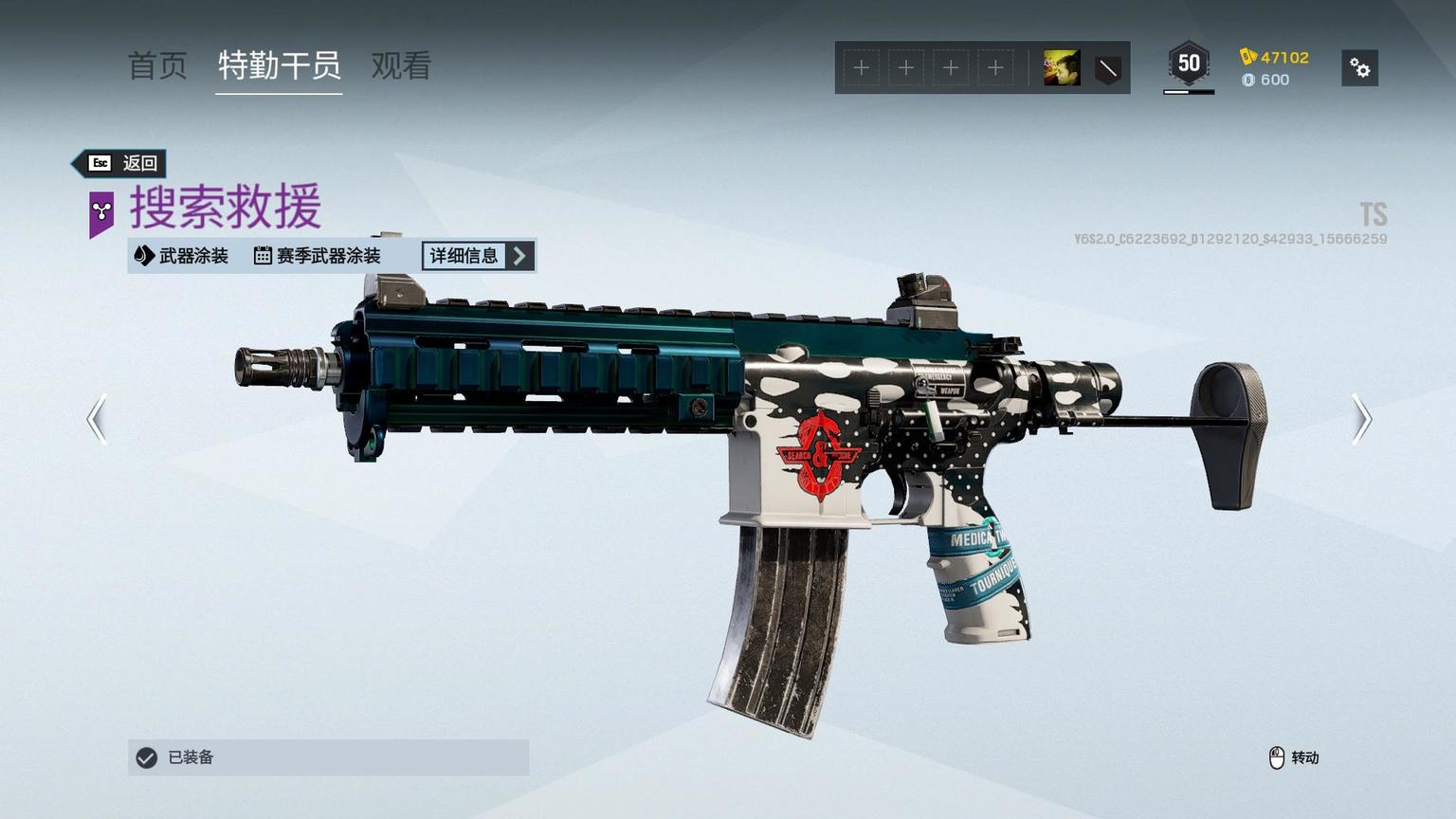Open the renown currency balance
The width and height of the screenshot is (1456, 819).
click(x=1275, y=57)
